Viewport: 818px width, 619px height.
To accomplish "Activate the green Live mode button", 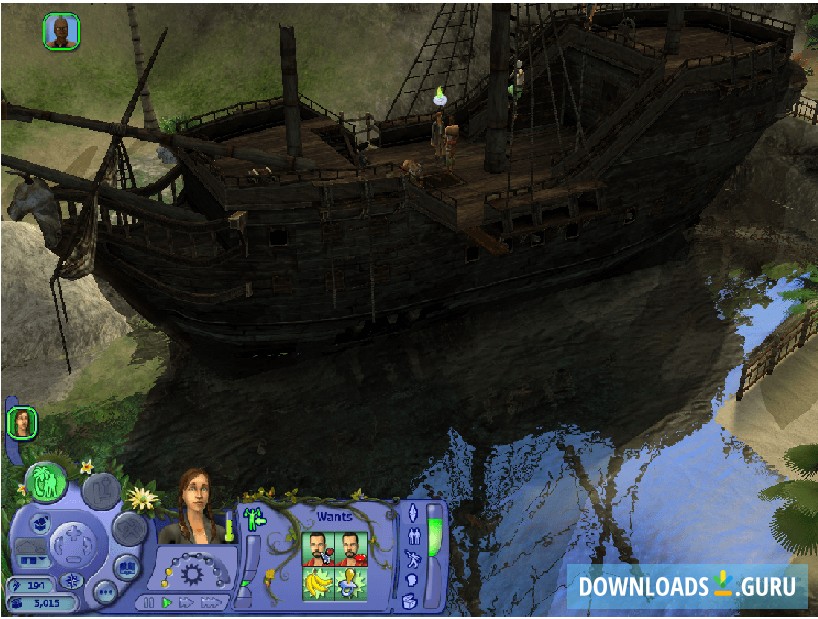I will 46,481.
